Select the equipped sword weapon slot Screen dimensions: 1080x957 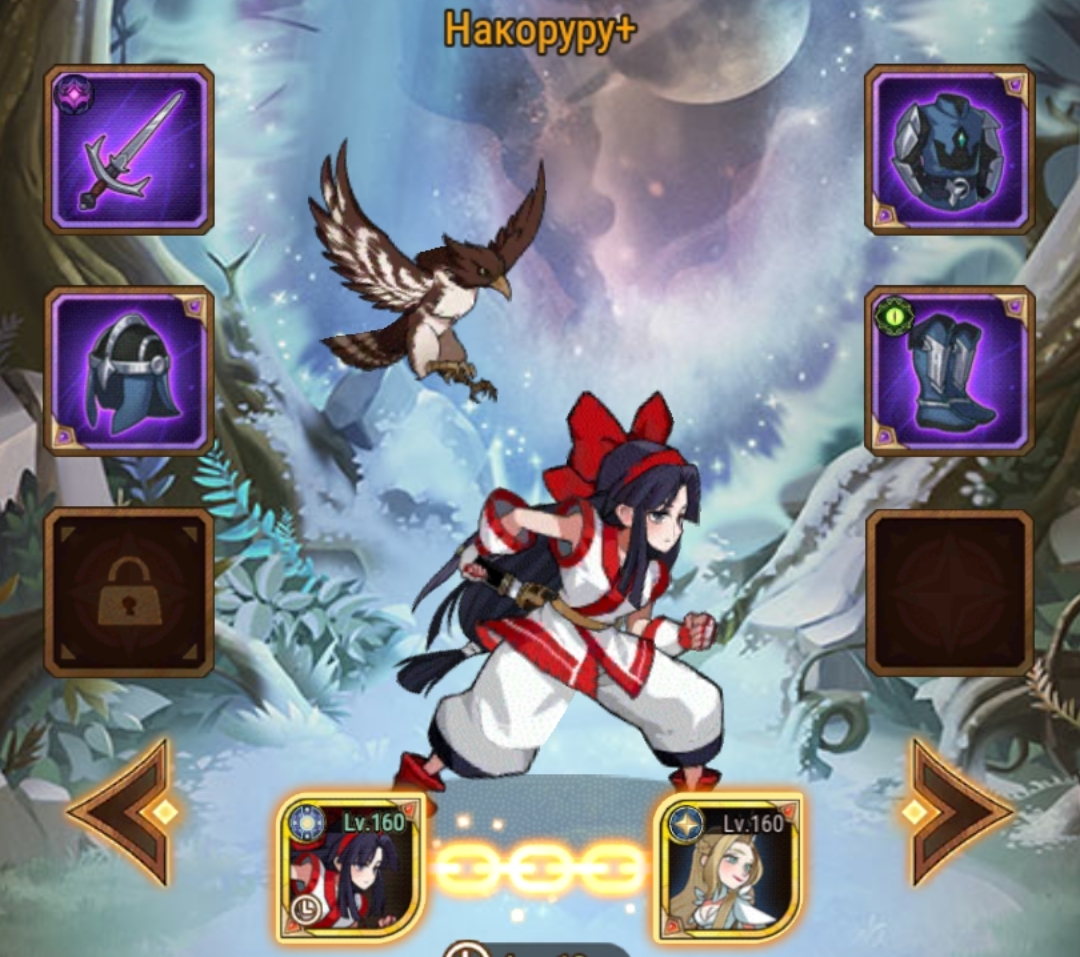point(129,149)
